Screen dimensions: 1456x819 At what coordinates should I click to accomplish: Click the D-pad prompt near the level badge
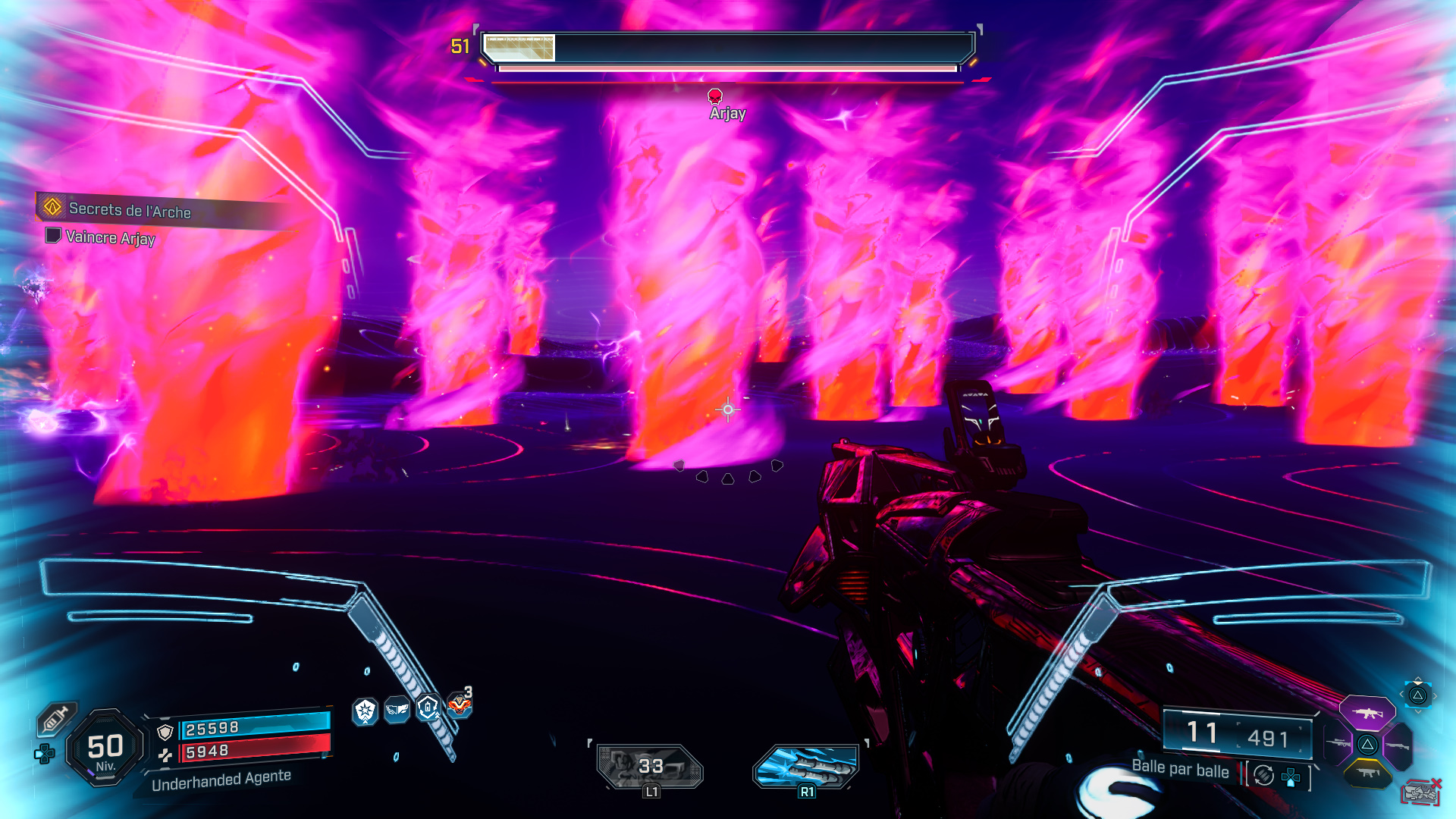(45, 753)
